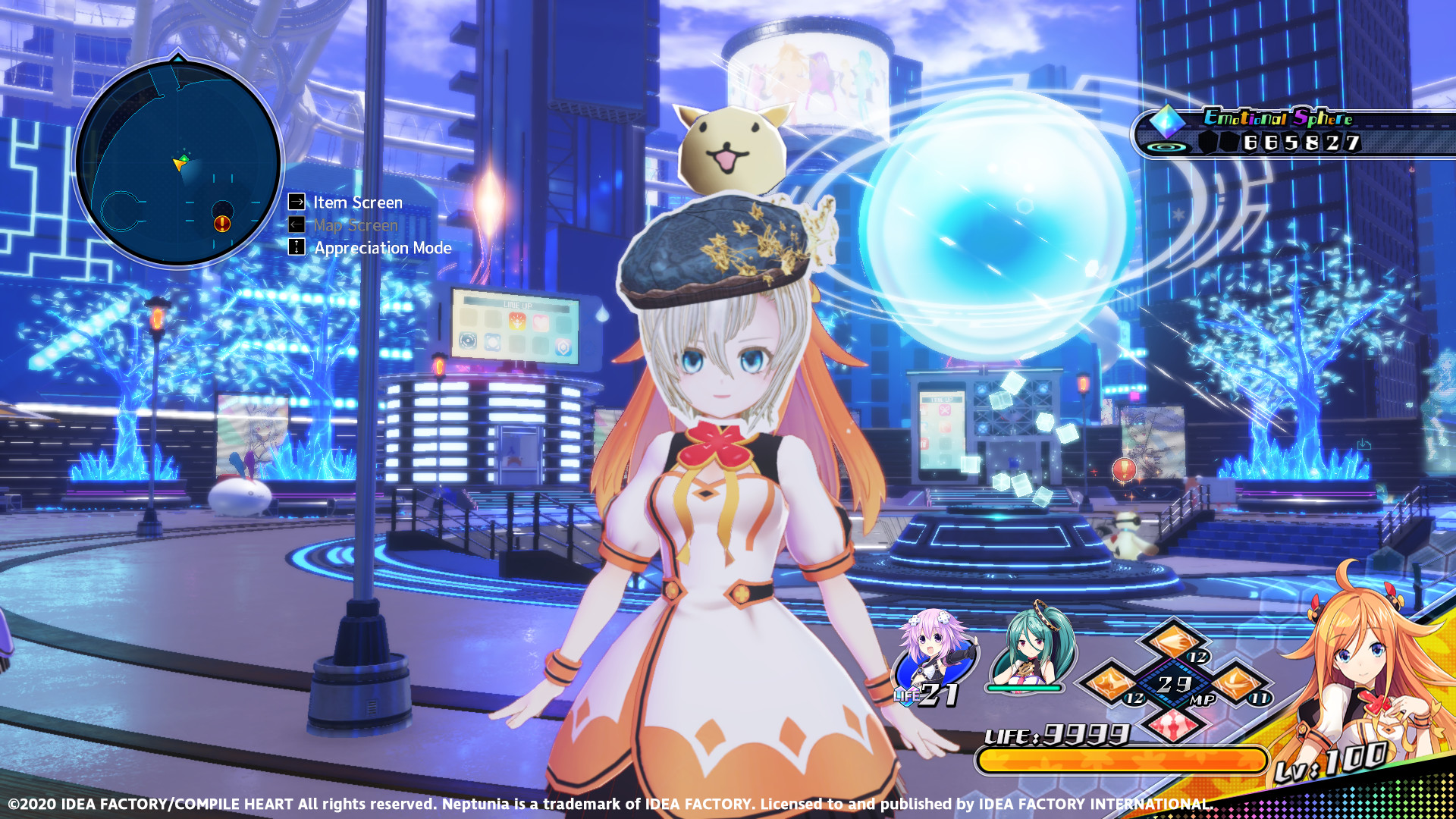Click the orange exclamation alert on the minimap
Viewport: 1456px width, 819px height.
(x=221, y=223)
